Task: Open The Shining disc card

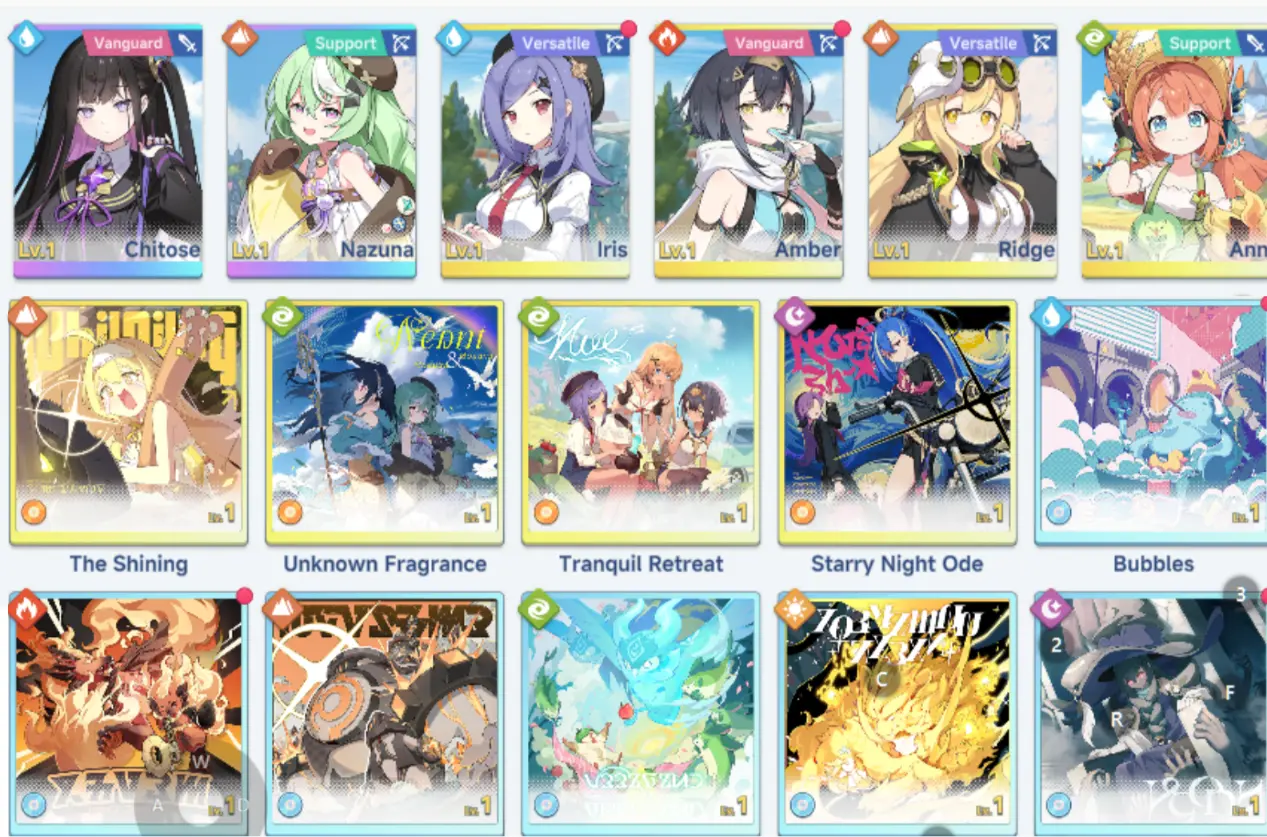Action: tap(128, 422)
